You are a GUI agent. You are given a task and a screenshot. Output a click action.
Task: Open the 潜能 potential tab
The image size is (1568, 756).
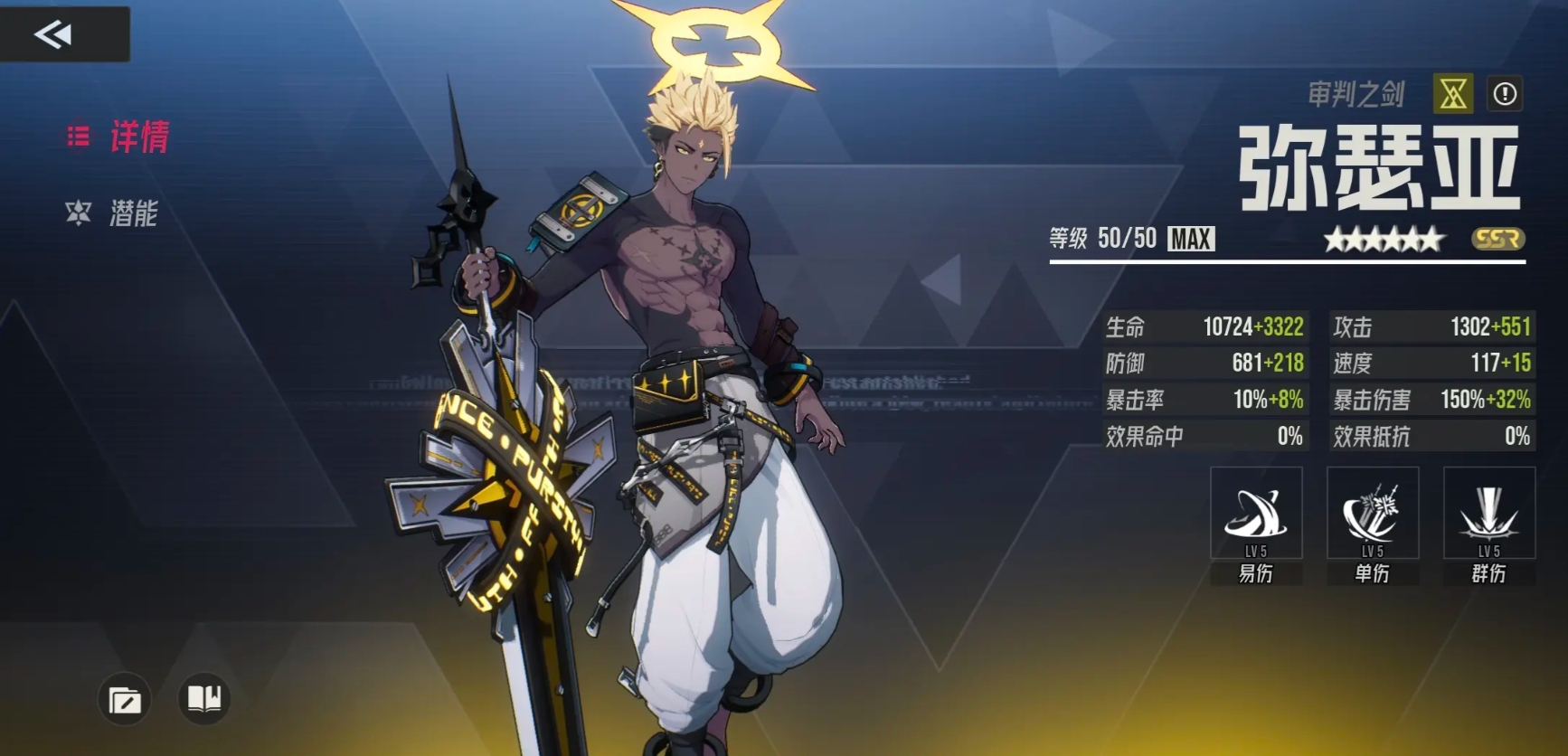click(x=113, y=213)
